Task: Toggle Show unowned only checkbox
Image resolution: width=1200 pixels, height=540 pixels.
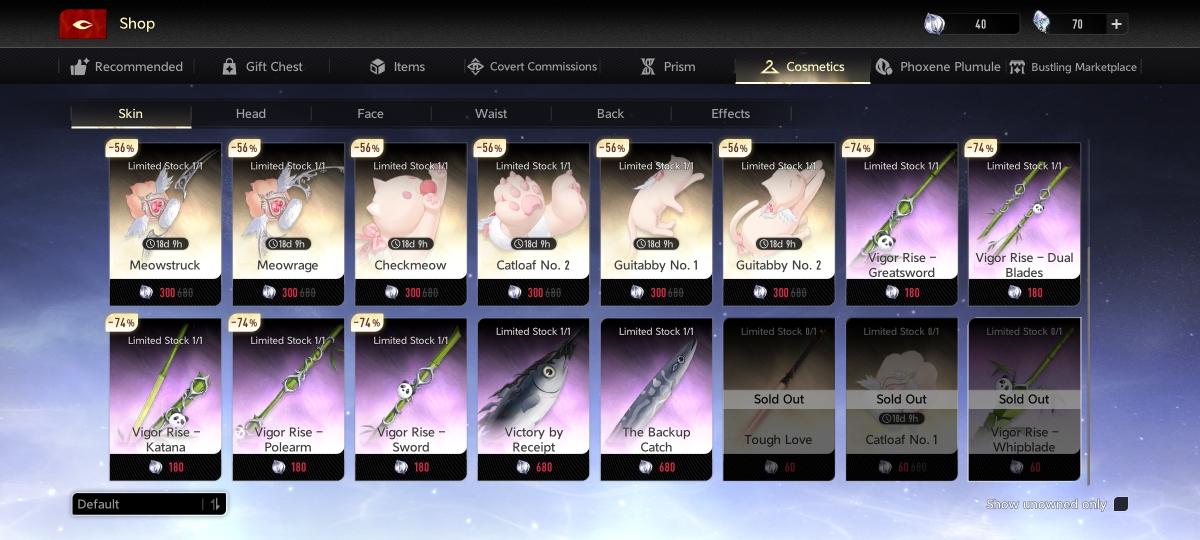Action: tap(1120, 504)
